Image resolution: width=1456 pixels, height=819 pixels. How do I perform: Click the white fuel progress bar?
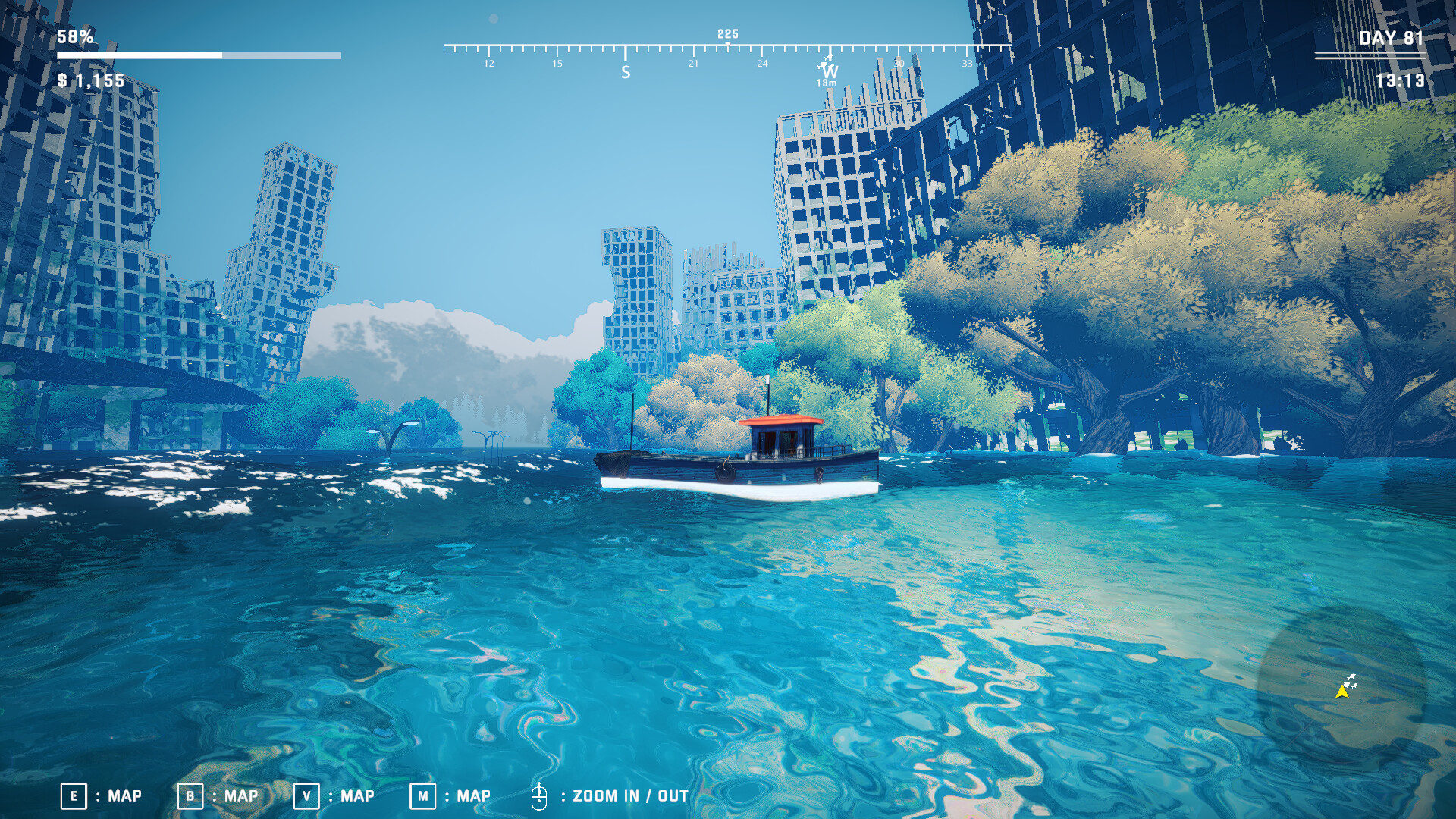tap(197, 55)
